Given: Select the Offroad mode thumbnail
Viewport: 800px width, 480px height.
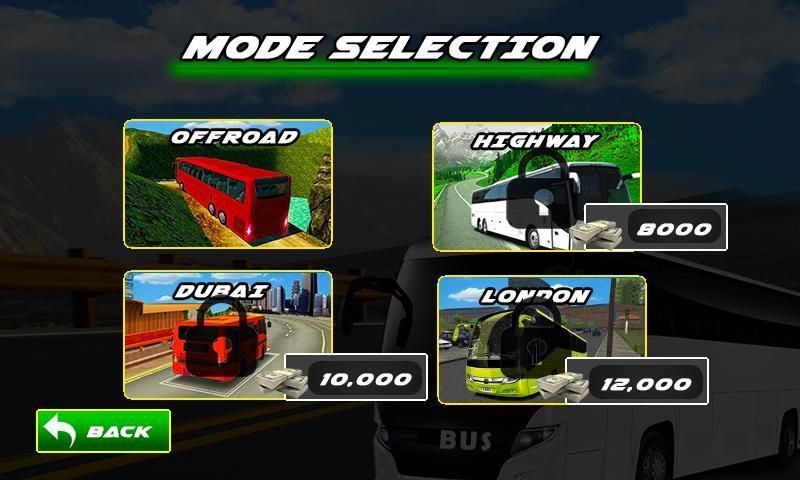Looking at the screenshot, I should pyautogui.click(x=228, y=184).
